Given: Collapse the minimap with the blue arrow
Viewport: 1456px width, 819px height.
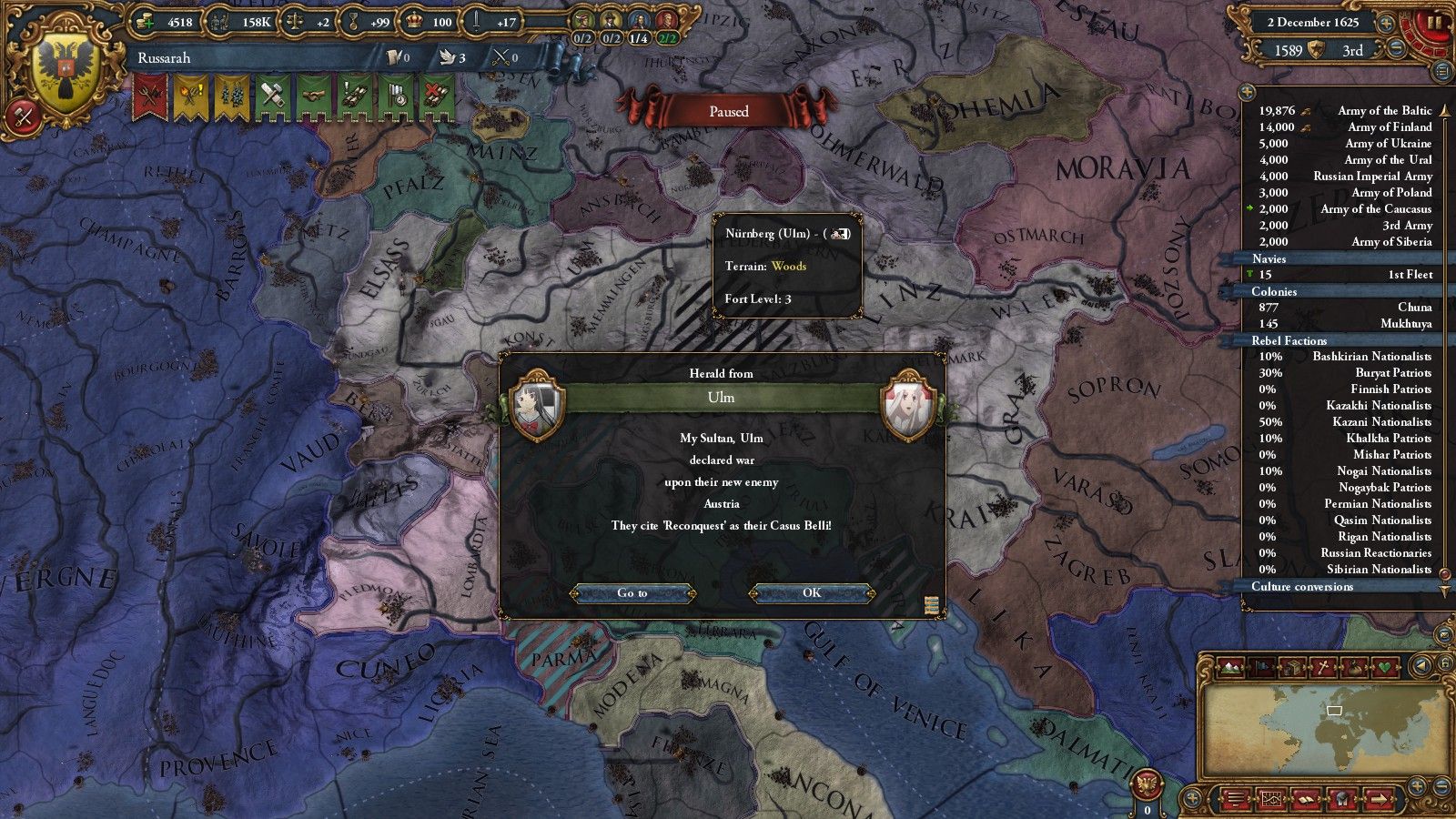Looking at the screenshot, I should 1420,667.
